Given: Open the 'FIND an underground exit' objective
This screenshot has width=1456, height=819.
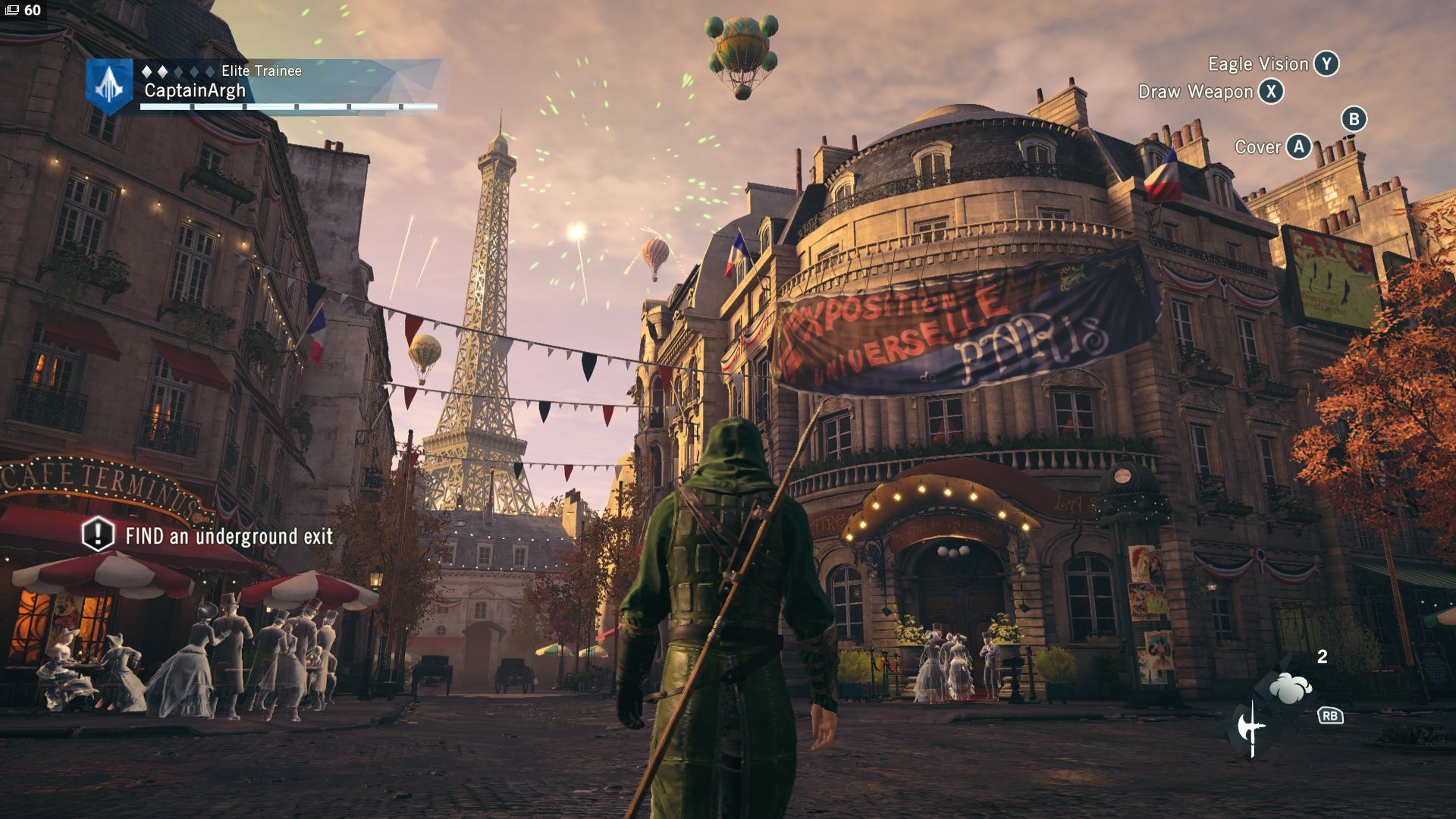Looking at the screenshot, I should [x=228, y=536].
